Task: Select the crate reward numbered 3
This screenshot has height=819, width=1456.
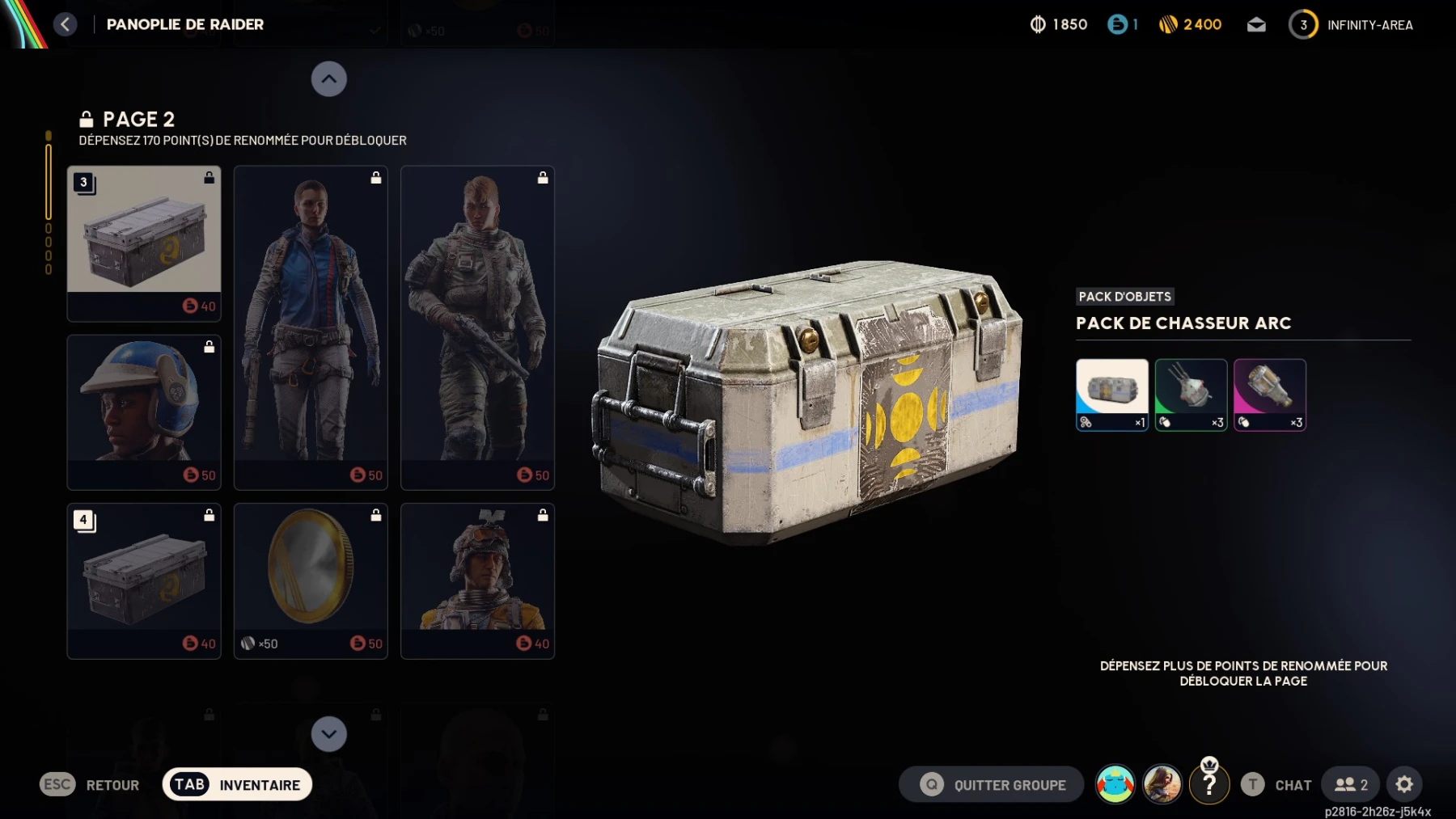Action: (x=144, y=243)
